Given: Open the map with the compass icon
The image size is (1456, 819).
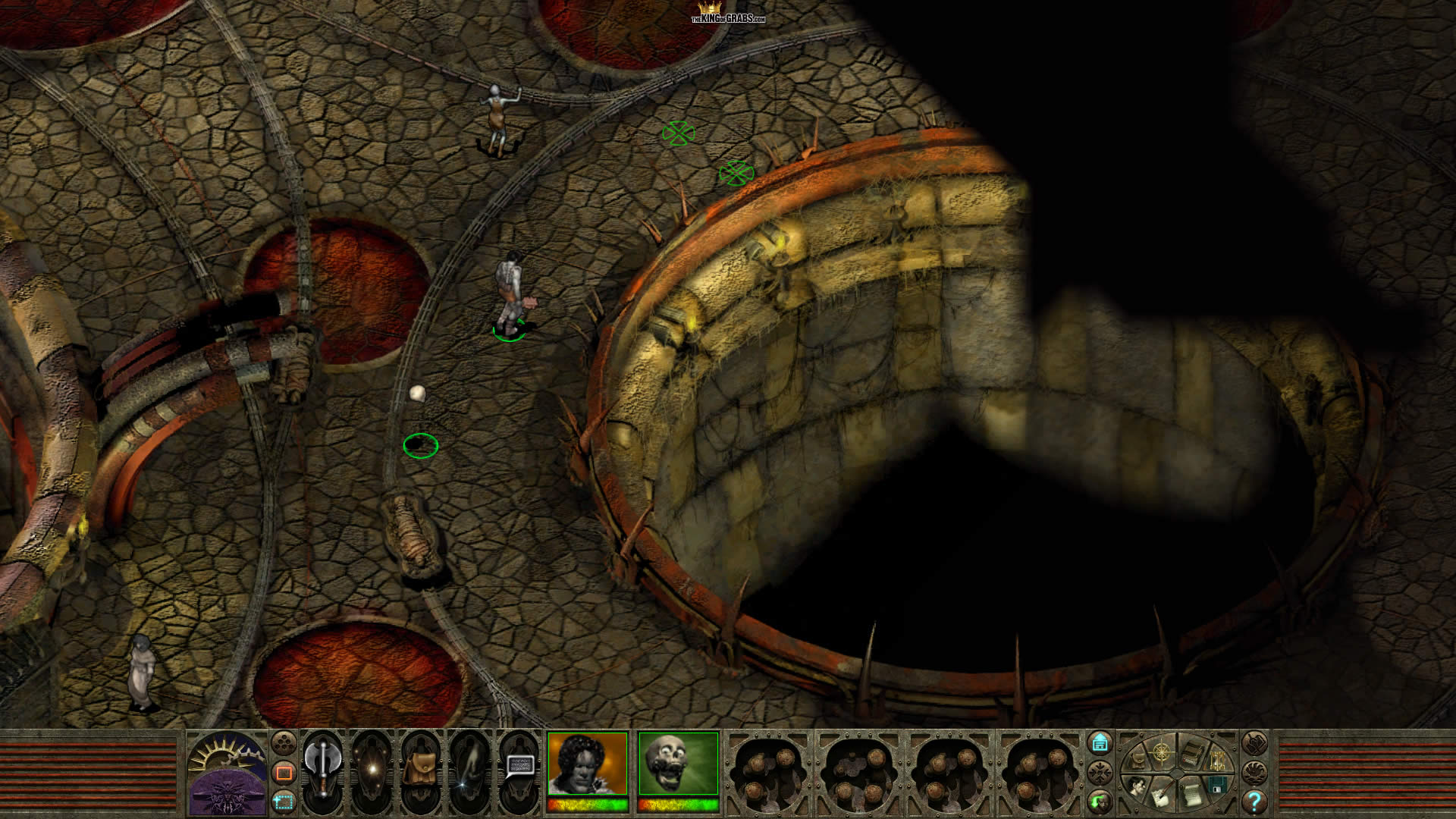Looking at the screenshot, I should (1162, 753).
